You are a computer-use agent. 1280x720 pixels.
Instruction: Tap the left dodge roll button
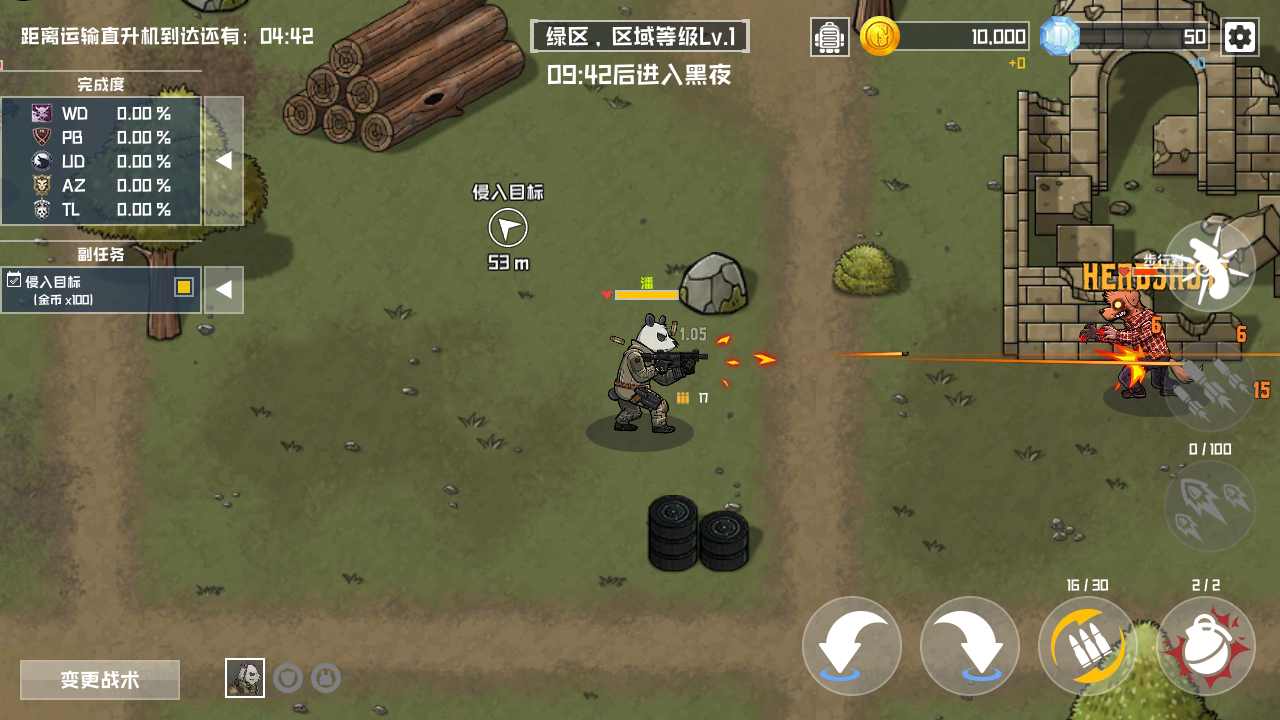click(852, 646)
